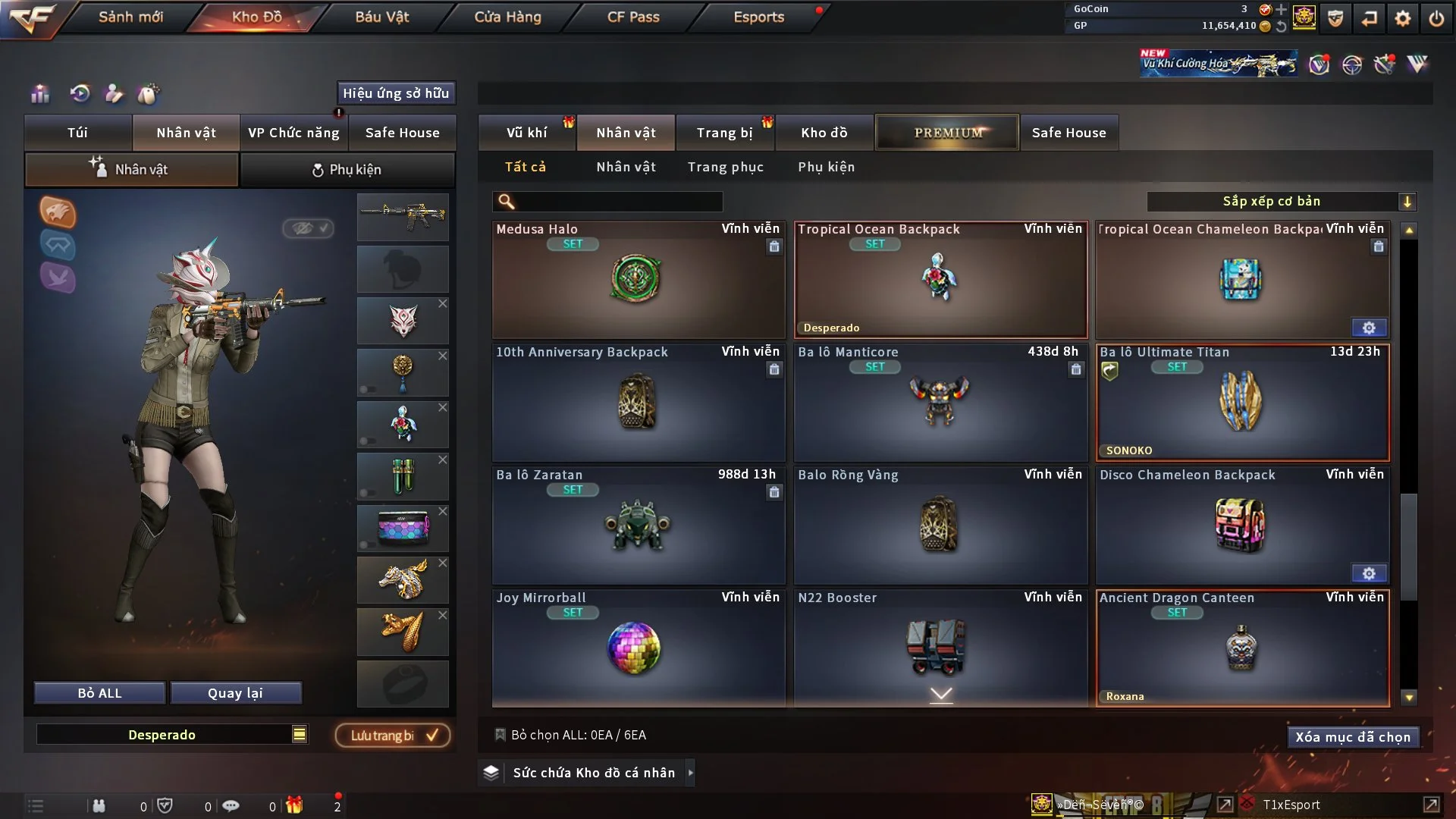Select the Medusa Halo item
Image resolution: width=1456 pixels, height=819 pixels.
(637, 279)
